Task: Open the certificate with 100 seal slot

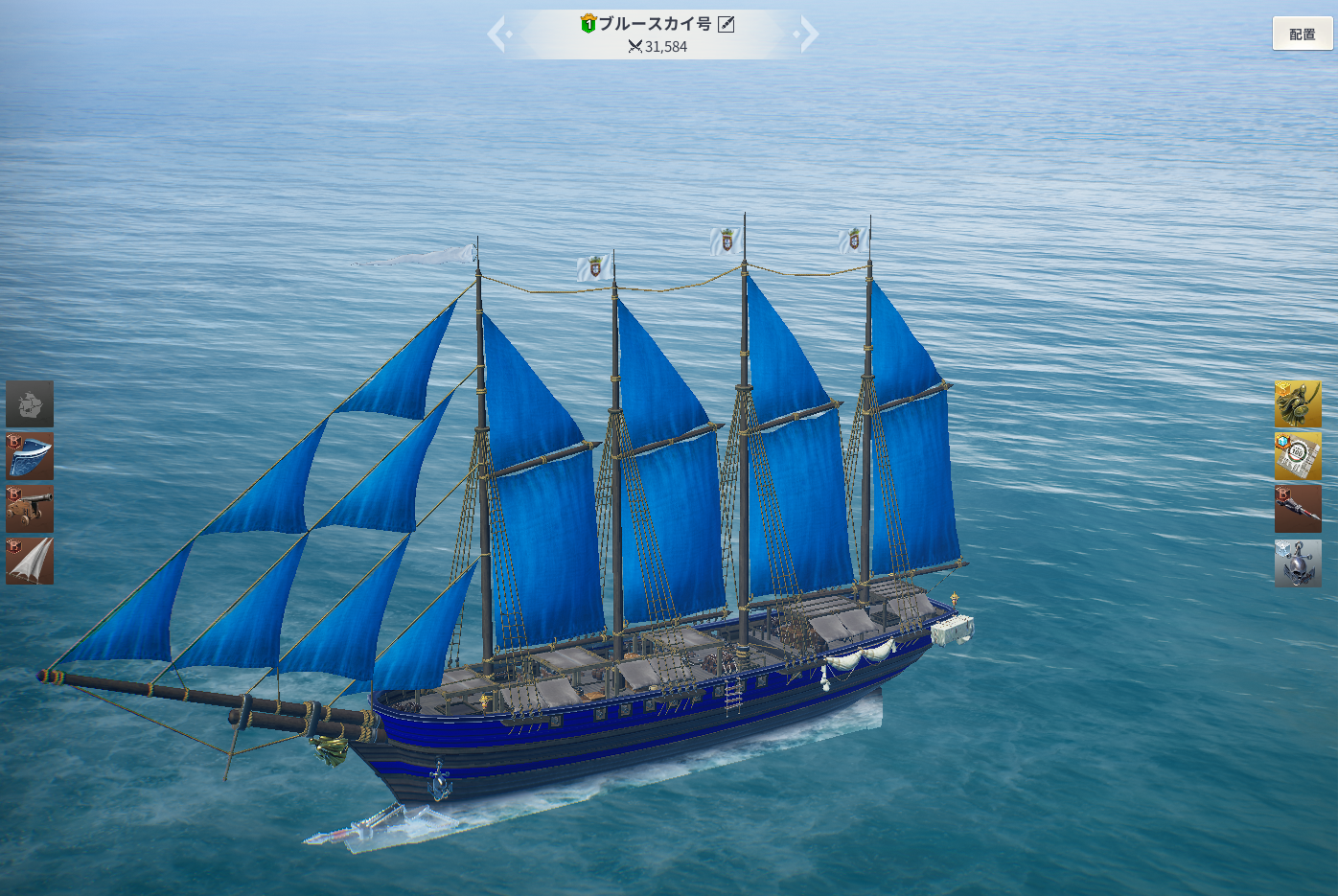Action: pyautogui.click(x=1298, y=456)
